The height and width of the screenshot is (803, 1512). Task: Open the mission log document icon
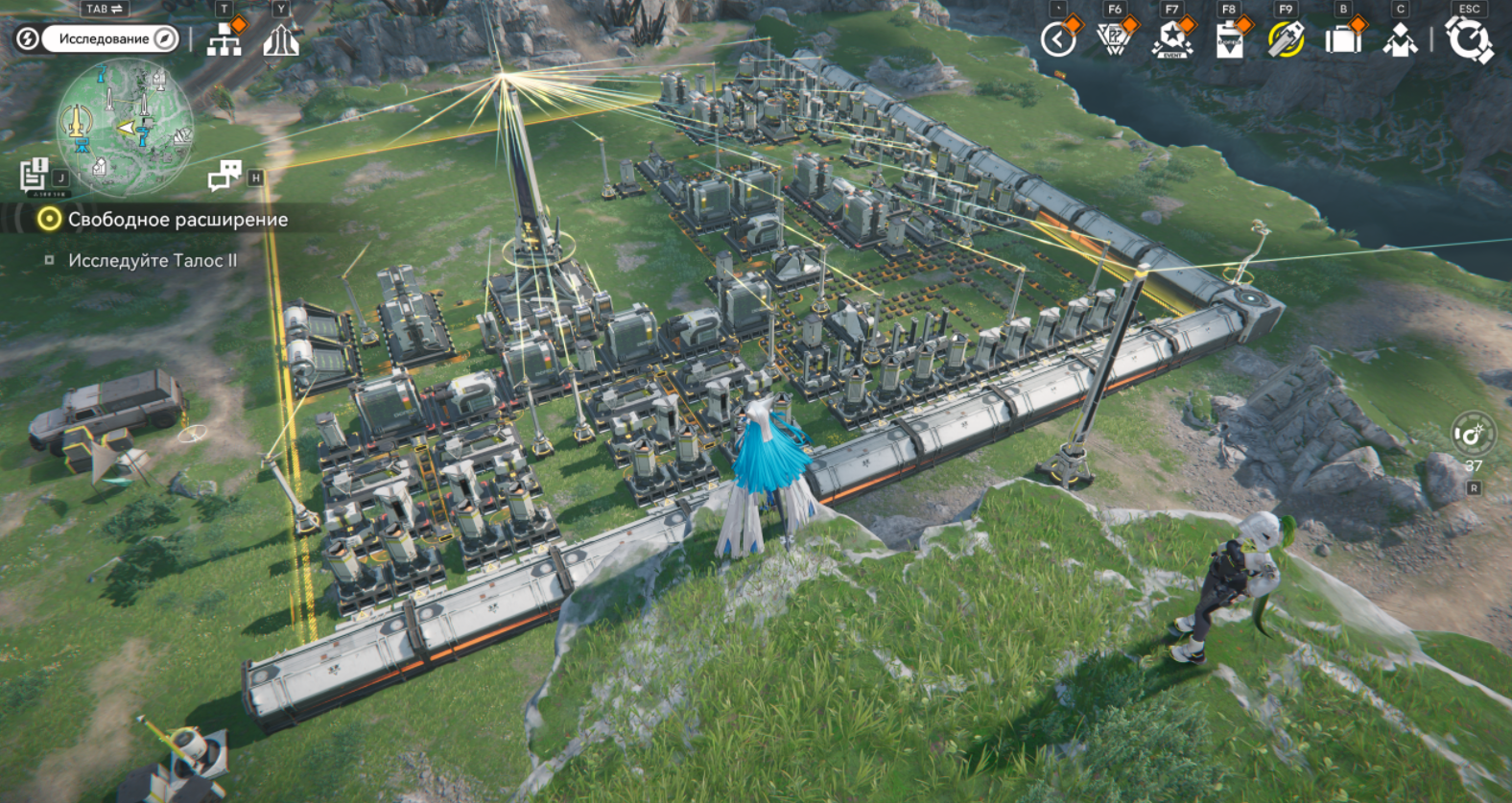click(x=35, y=175)
